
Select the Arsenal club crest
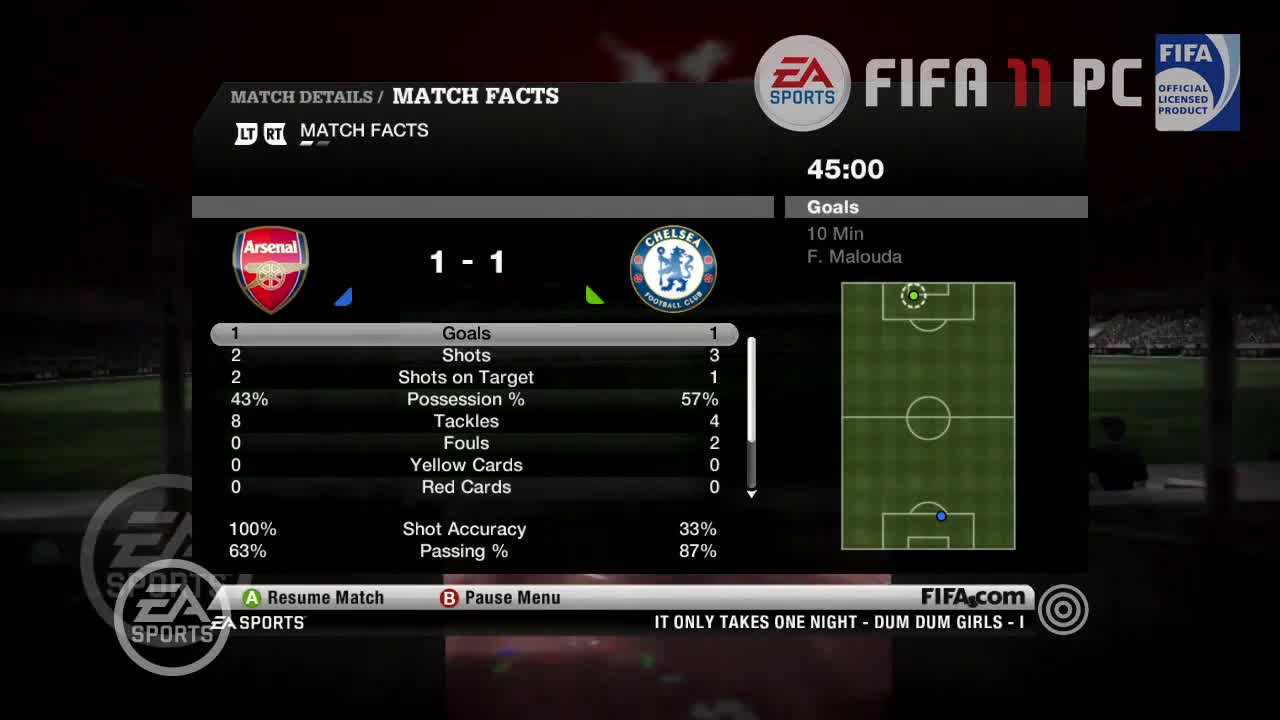click(270, 267)
